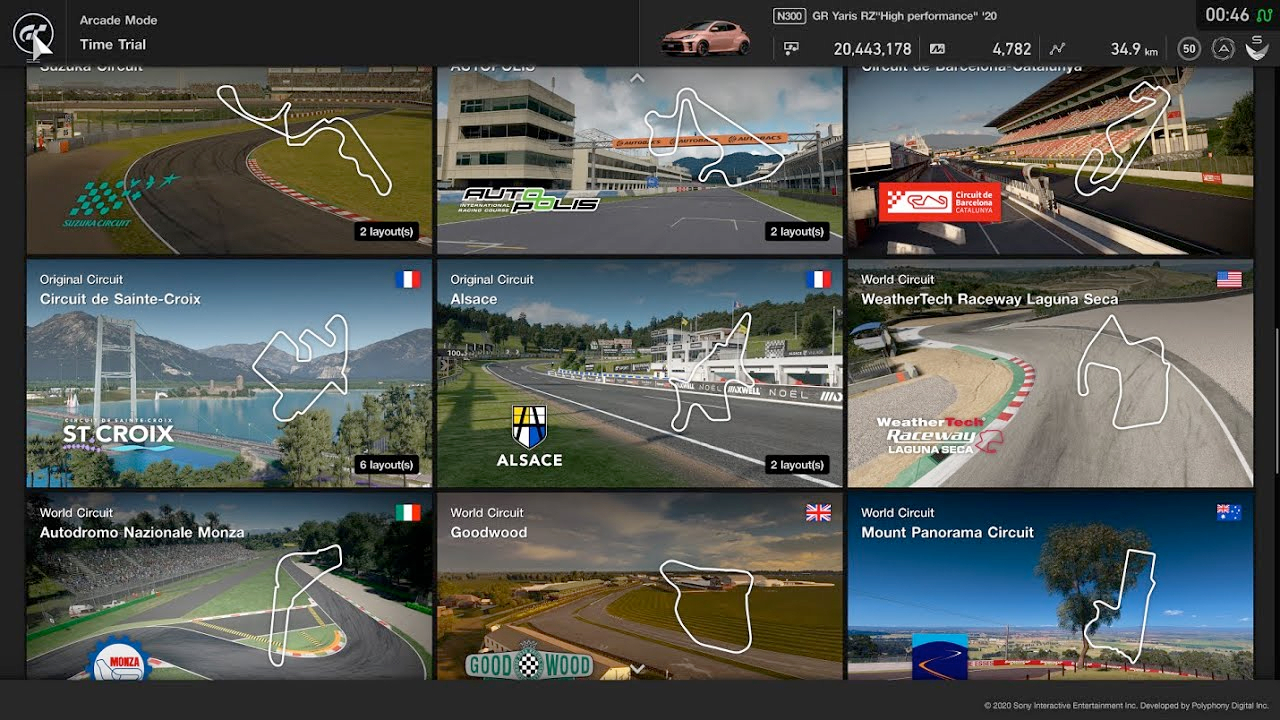The image size is (1280, 720).
Task: Click the downward scroll arrow below the track list
Action: pyautogui.click(x=637, y=668)
